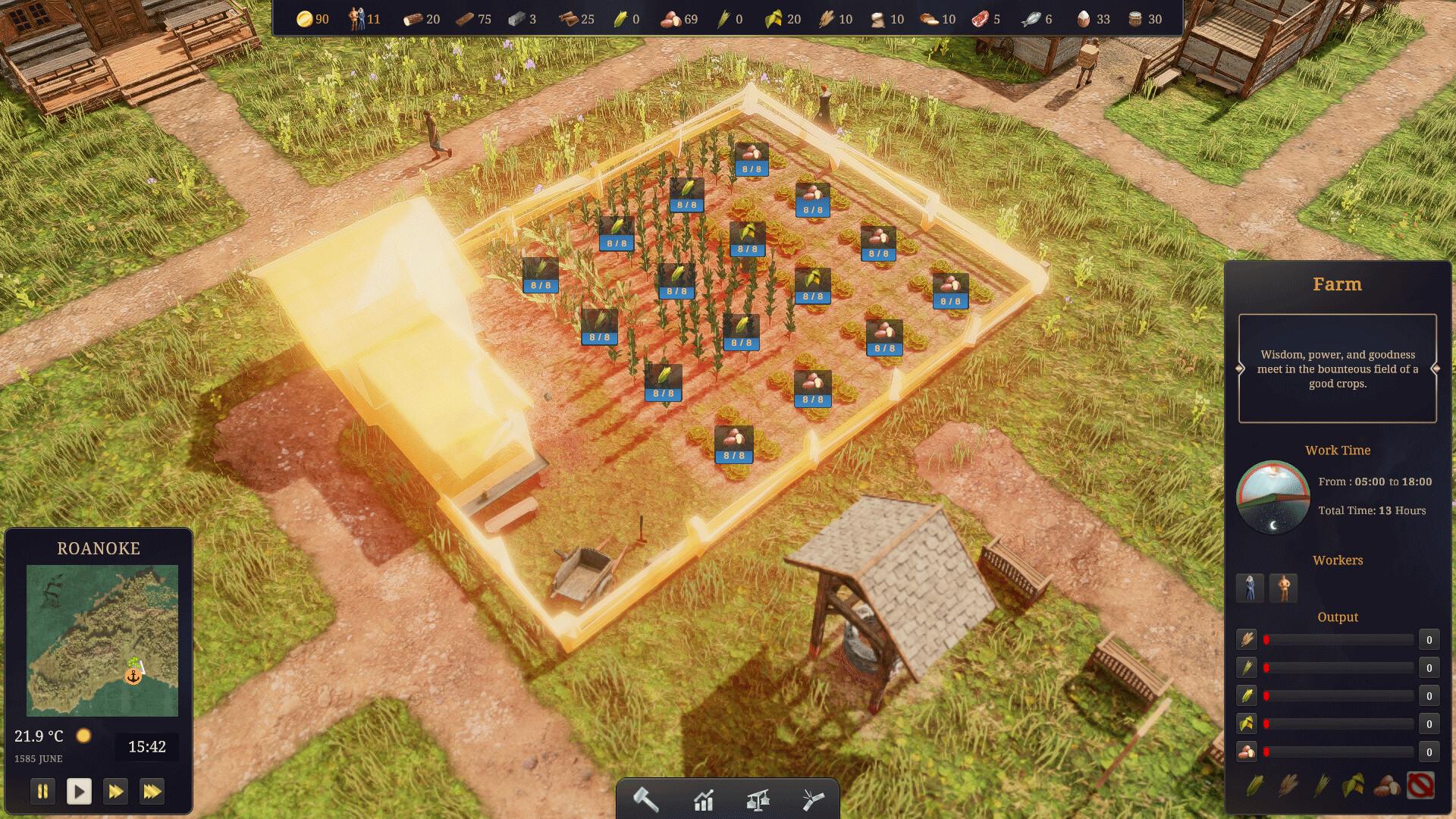Set the triple fast-forward speed
This screenshot has width=1456, height=819.
[x=152, y=792]
